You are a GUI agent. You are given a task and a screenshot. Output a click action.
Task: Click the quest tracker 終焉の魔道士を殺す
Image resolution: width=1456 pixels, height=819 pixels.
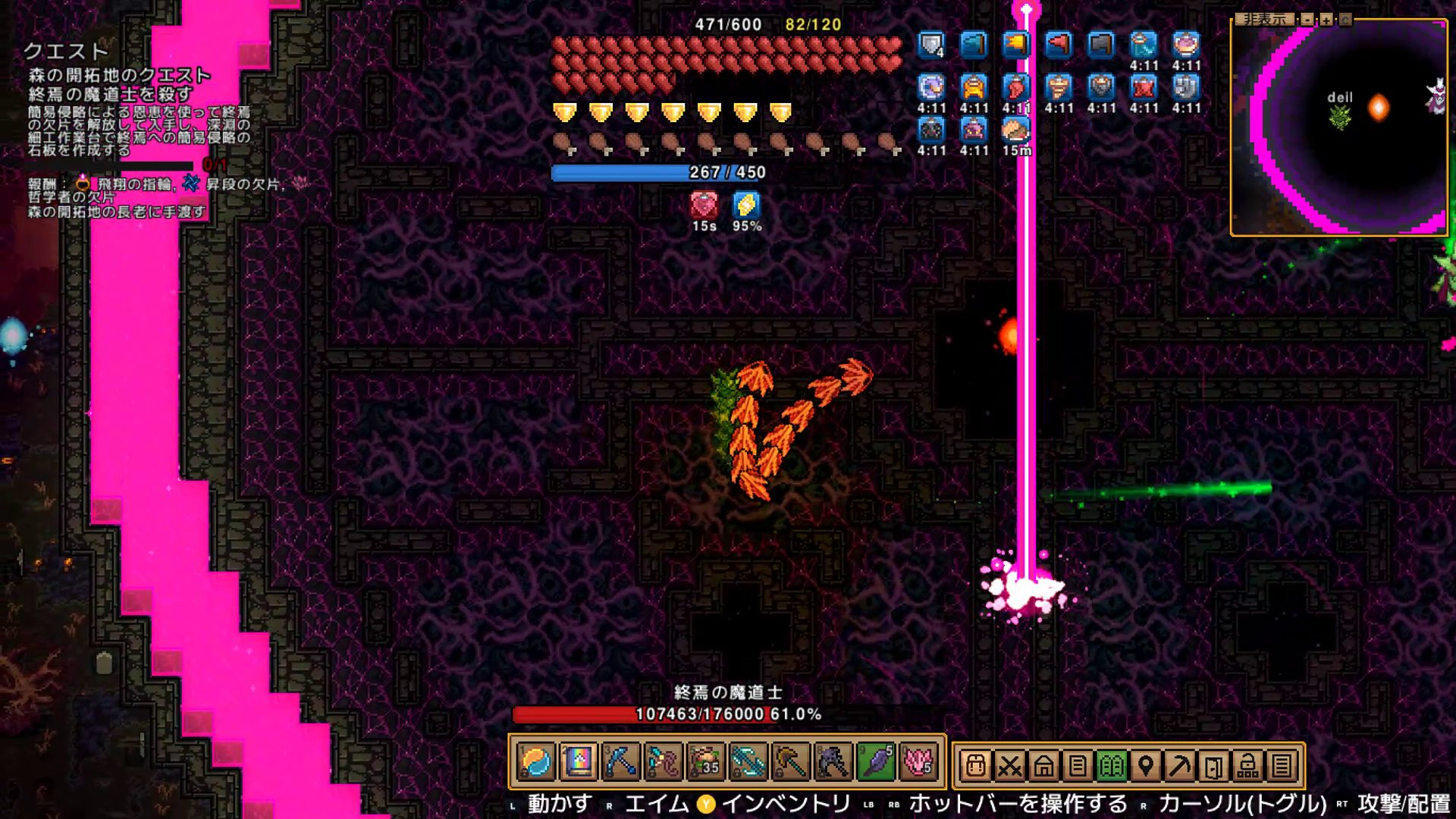pyautogui.click(x=110, y=94)
